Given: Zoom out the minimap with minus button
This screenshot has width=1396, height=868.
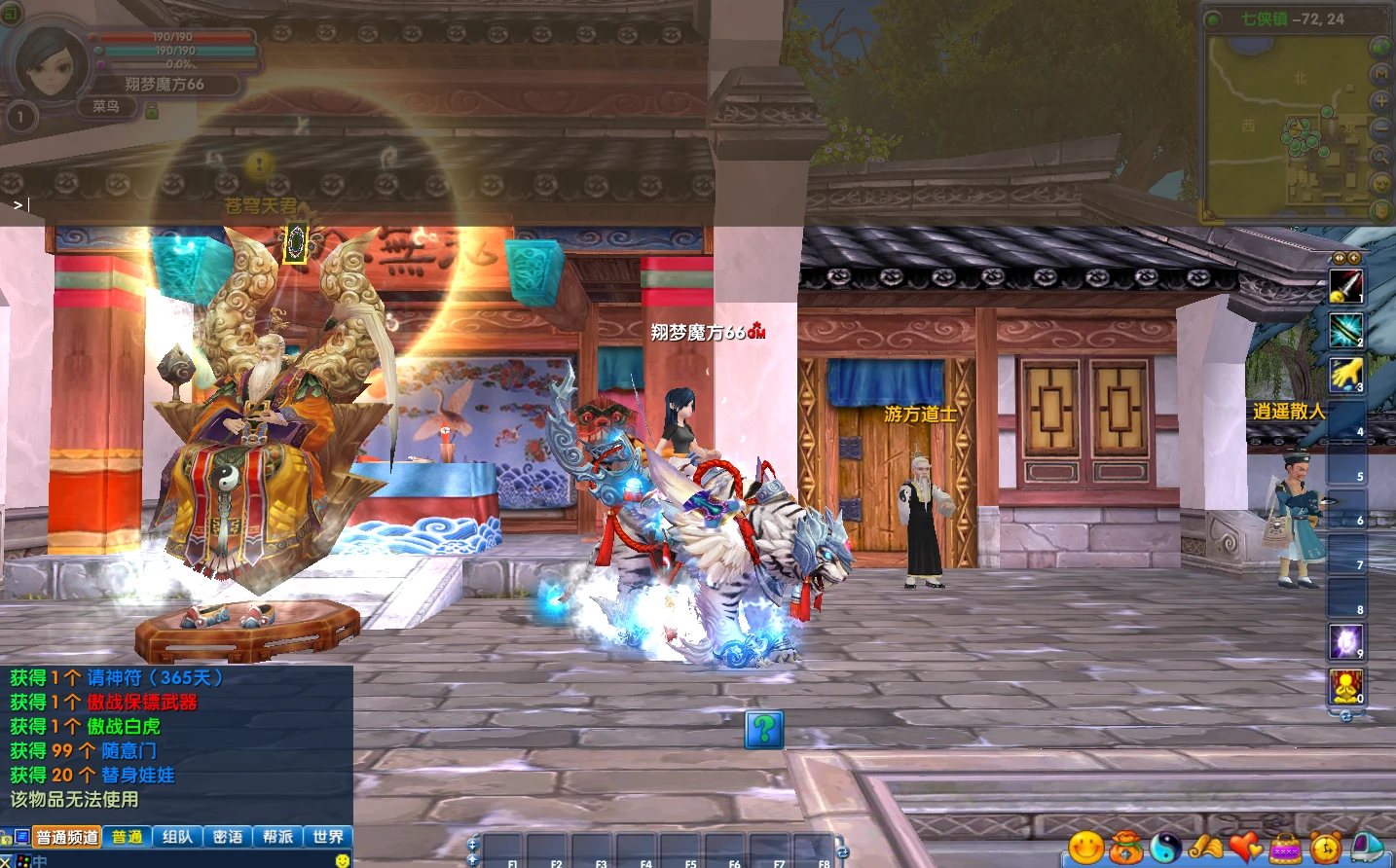Looking at the screenshot, I should 1380,128.
